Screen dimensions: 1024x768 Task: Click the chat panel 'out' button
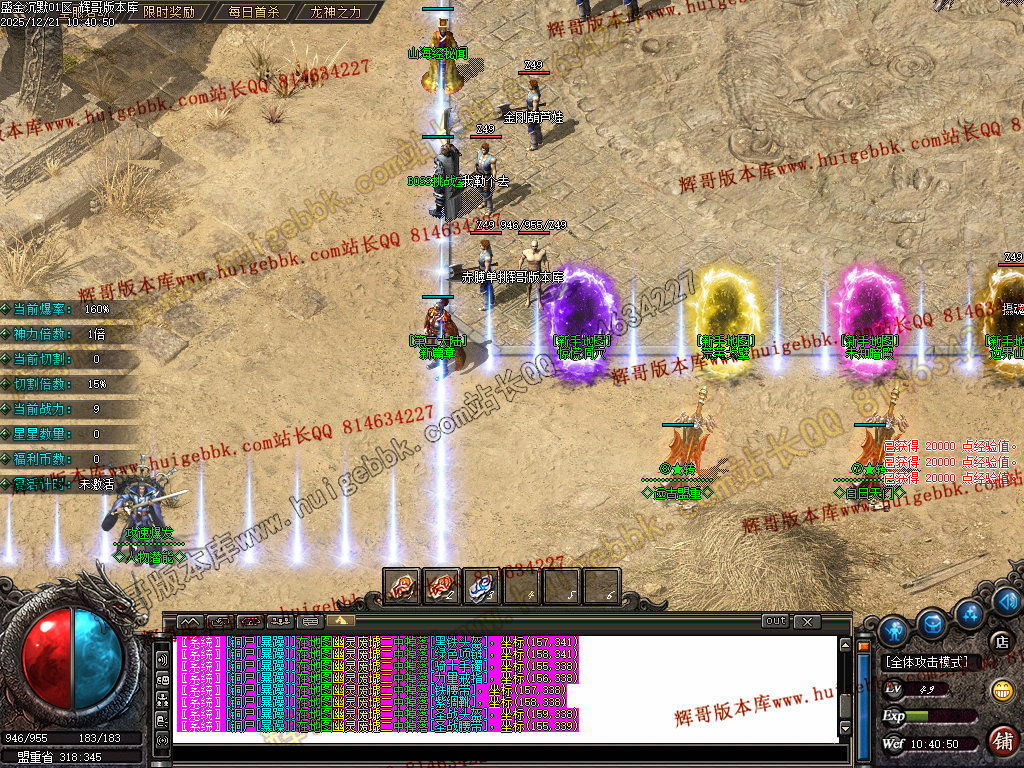point(775,621)
